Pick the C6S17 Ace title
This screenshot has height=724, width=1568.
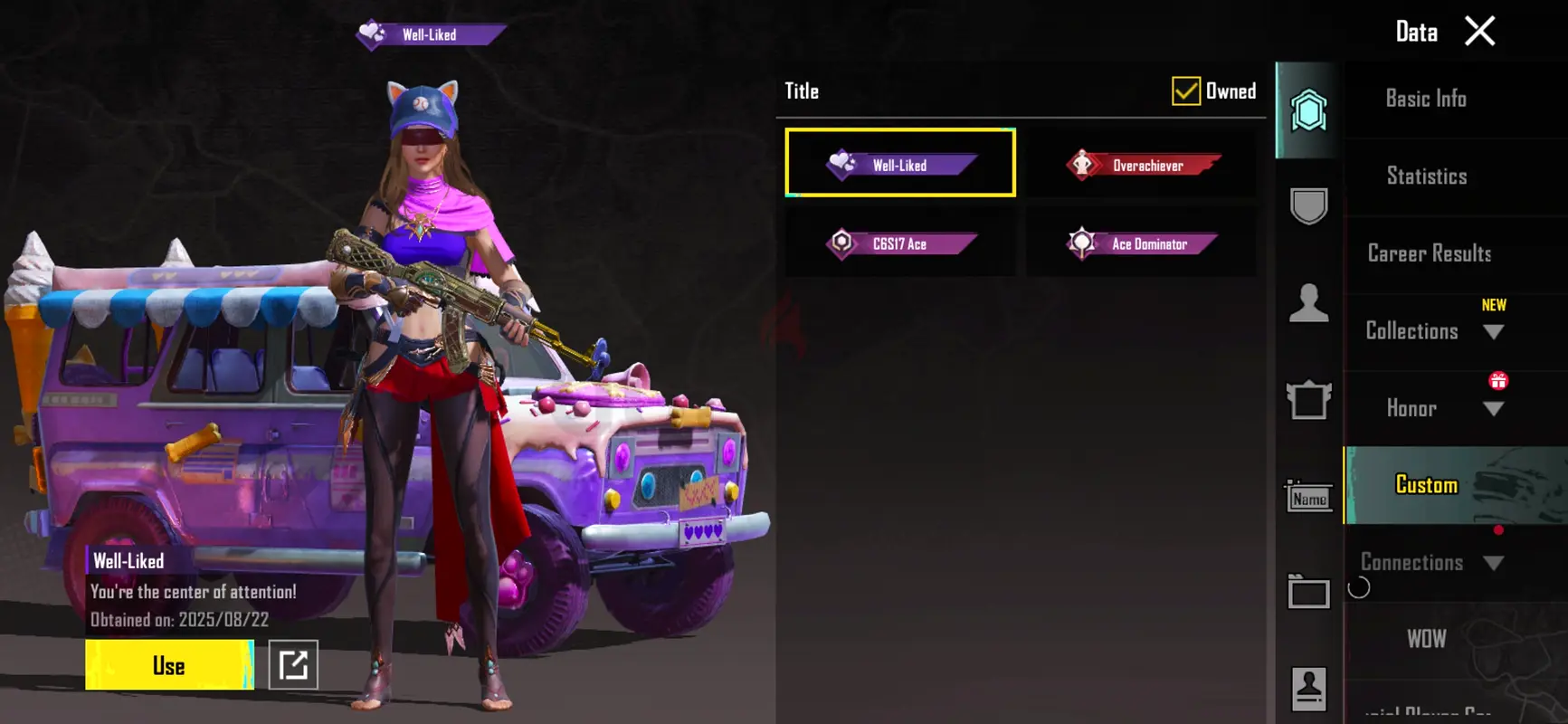point(900,243)
